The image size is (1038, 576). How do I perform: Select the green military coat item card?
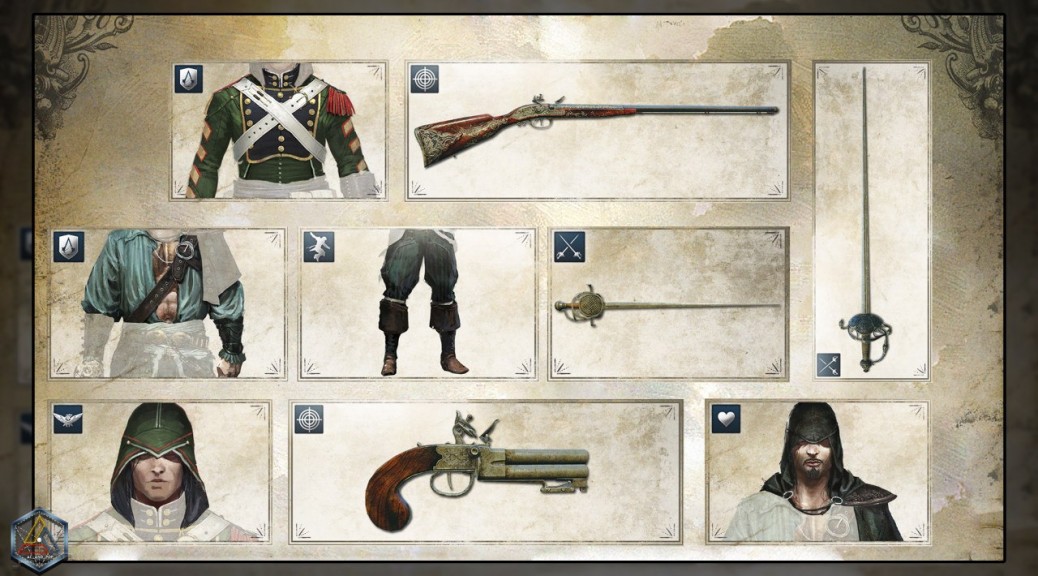(278, 131)
